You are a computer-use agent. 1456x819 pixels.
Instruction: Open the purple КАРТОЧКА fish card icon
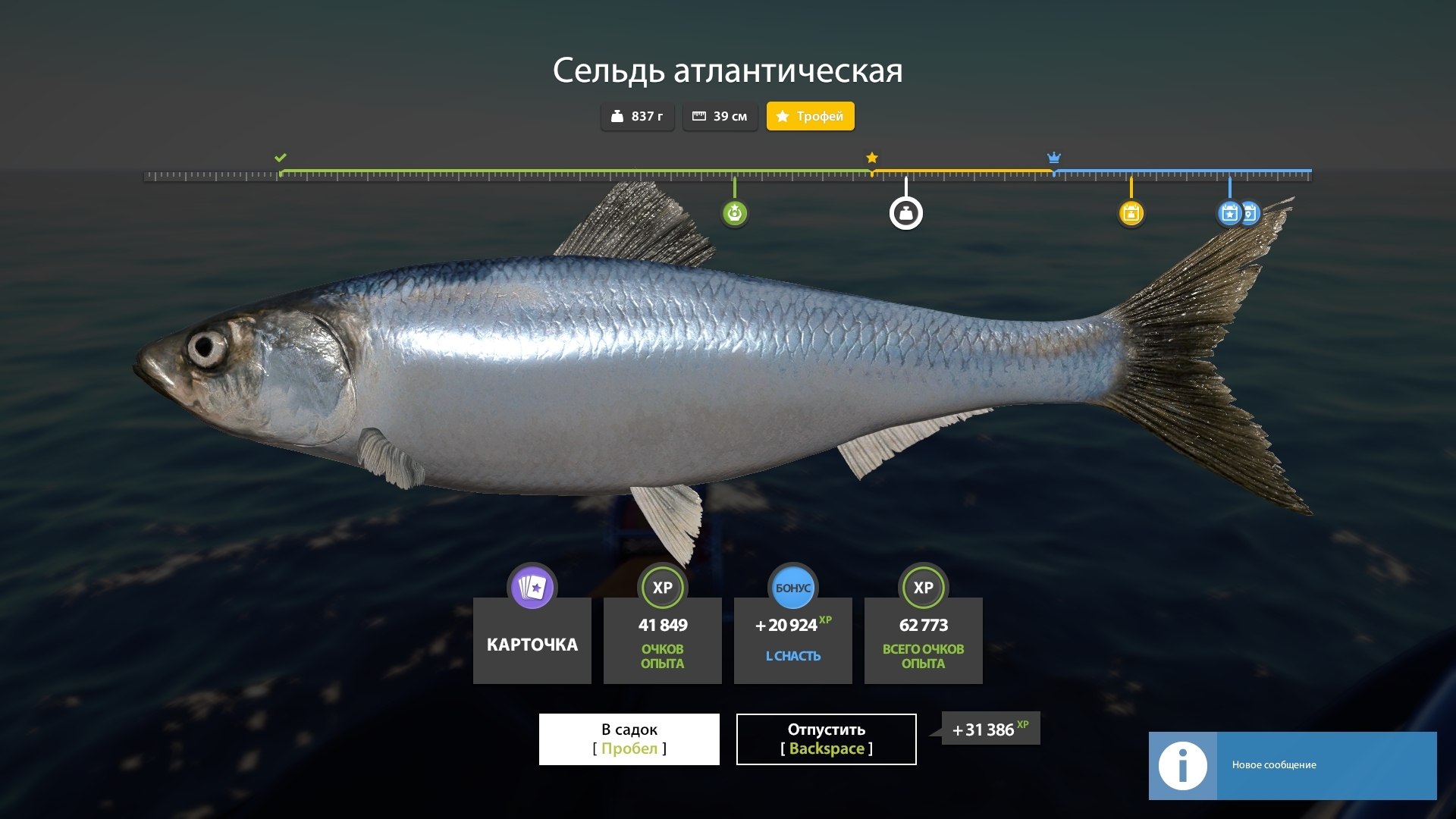(532, 587)
